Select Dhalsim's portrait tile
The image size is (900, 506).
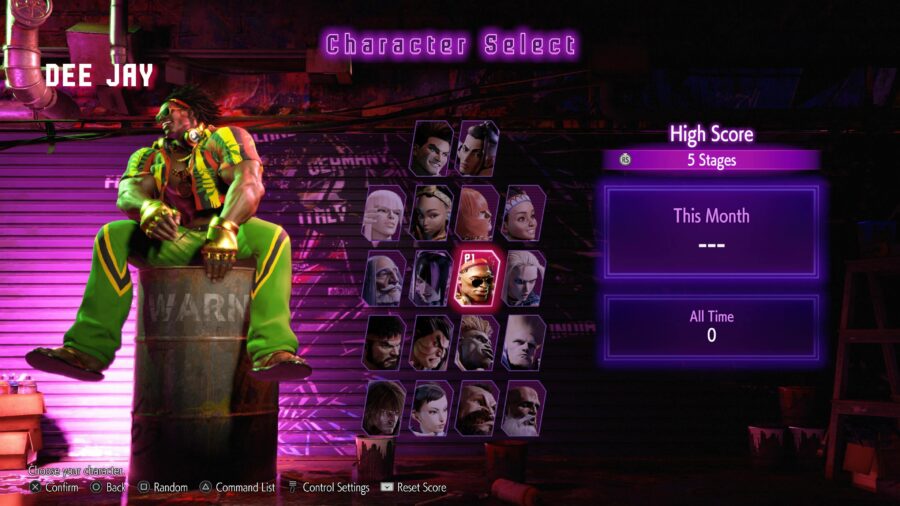(x=524, y=408)
